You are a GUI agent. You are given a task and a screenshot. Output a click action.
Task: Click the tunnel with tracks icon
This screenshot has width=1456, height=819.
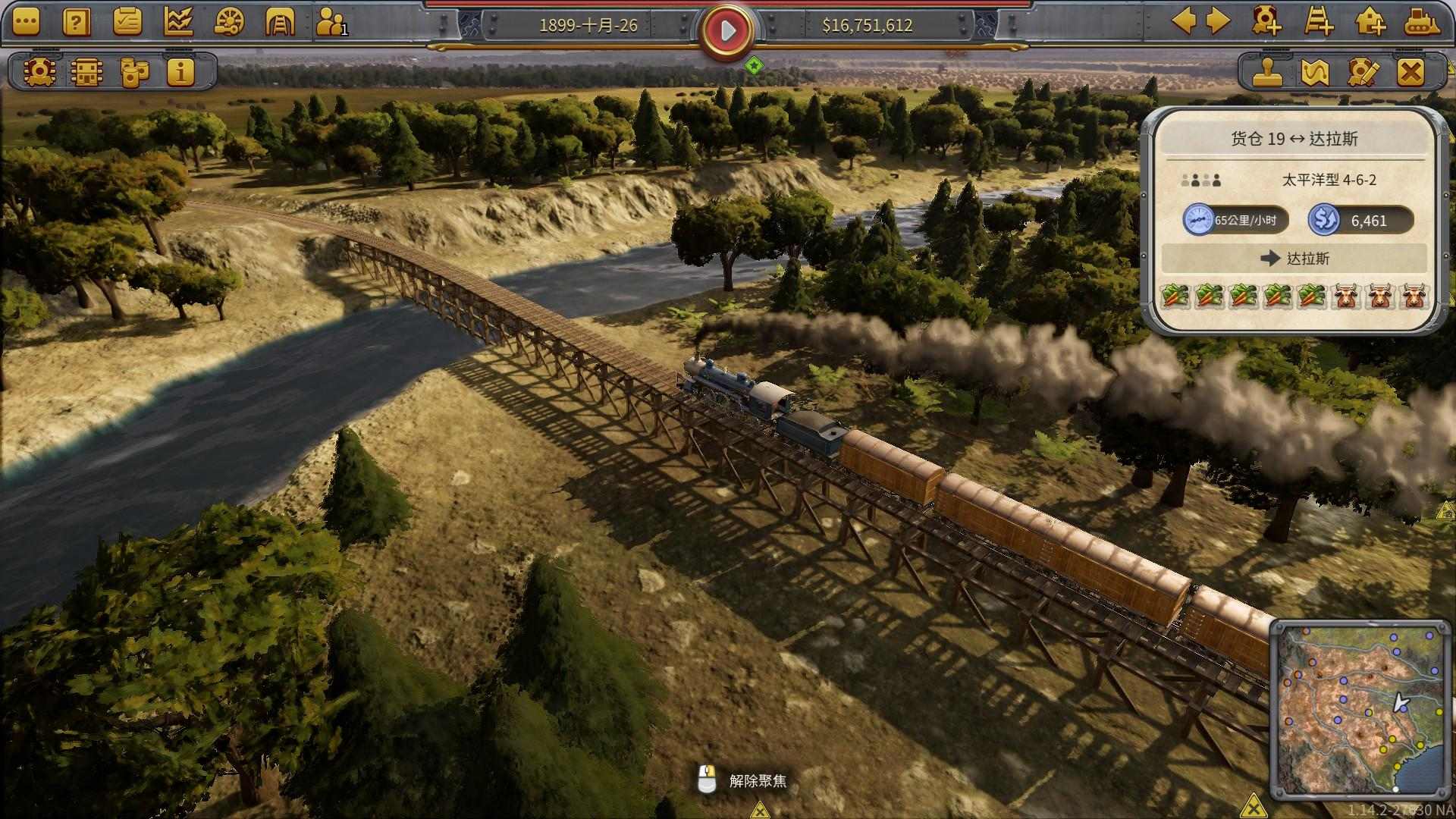[x=280, y=23]
